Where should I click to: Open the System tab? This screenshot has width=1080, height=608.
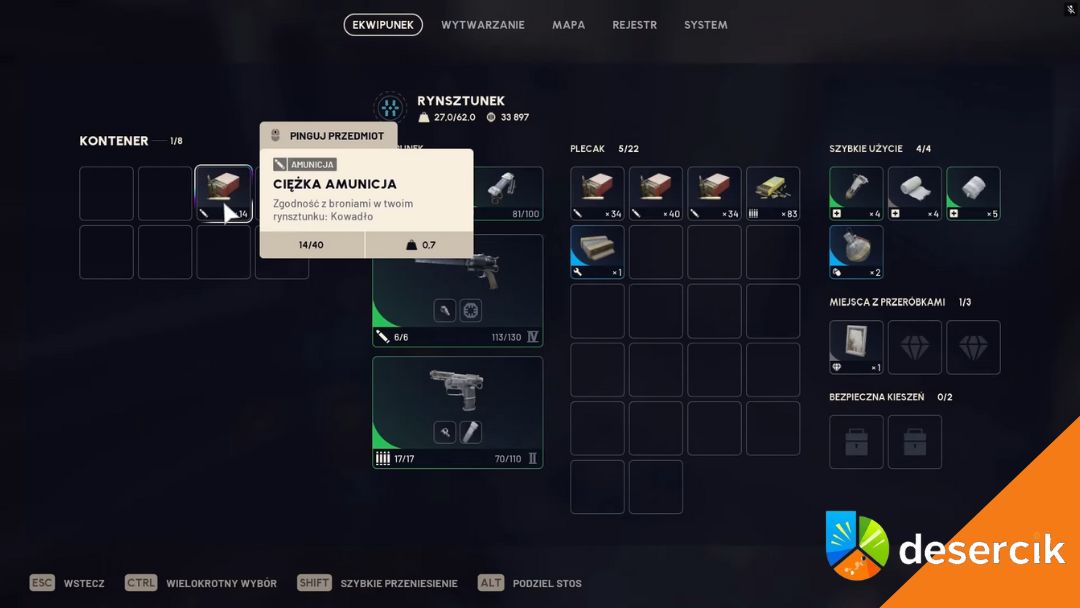[705, 25]
